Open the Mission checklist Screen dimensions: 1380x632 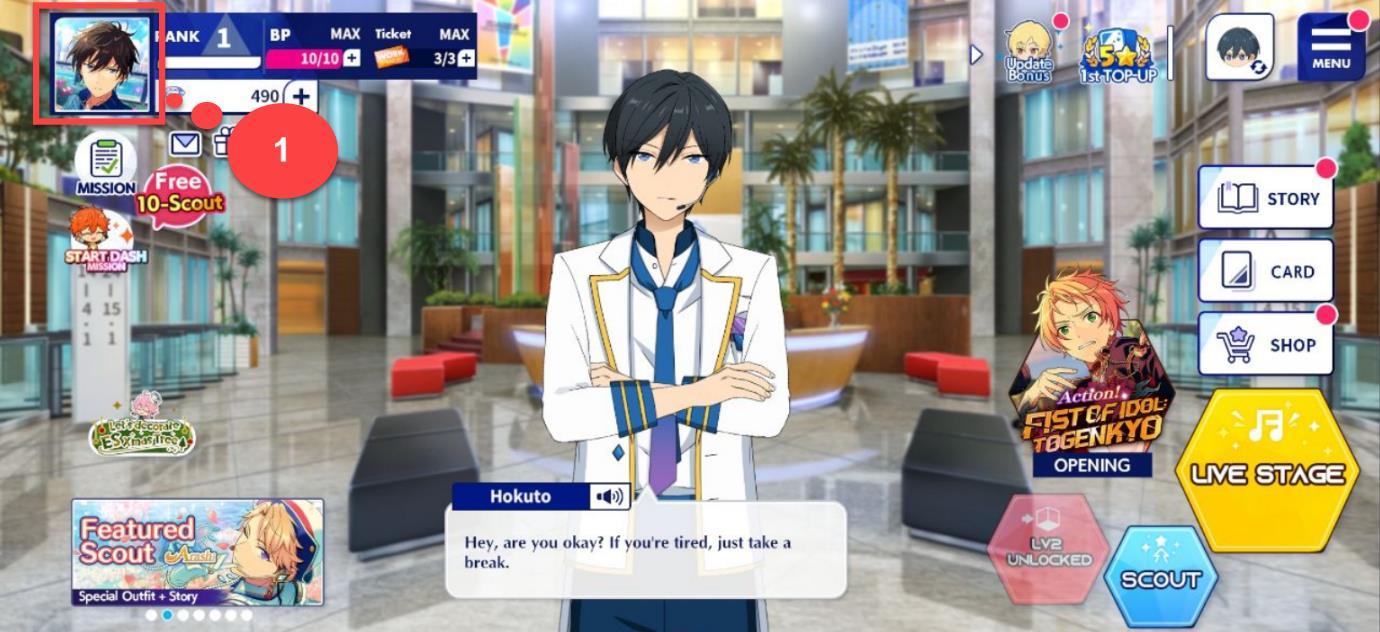105,165
